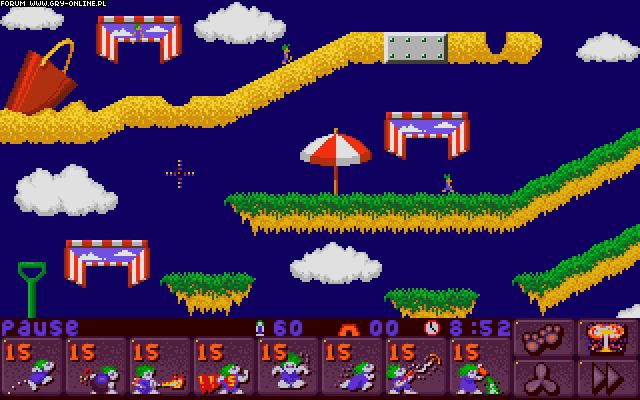Select the arms-raised lemming skill
The height and width of the screenshot is (400, 640).
point(289,368)
